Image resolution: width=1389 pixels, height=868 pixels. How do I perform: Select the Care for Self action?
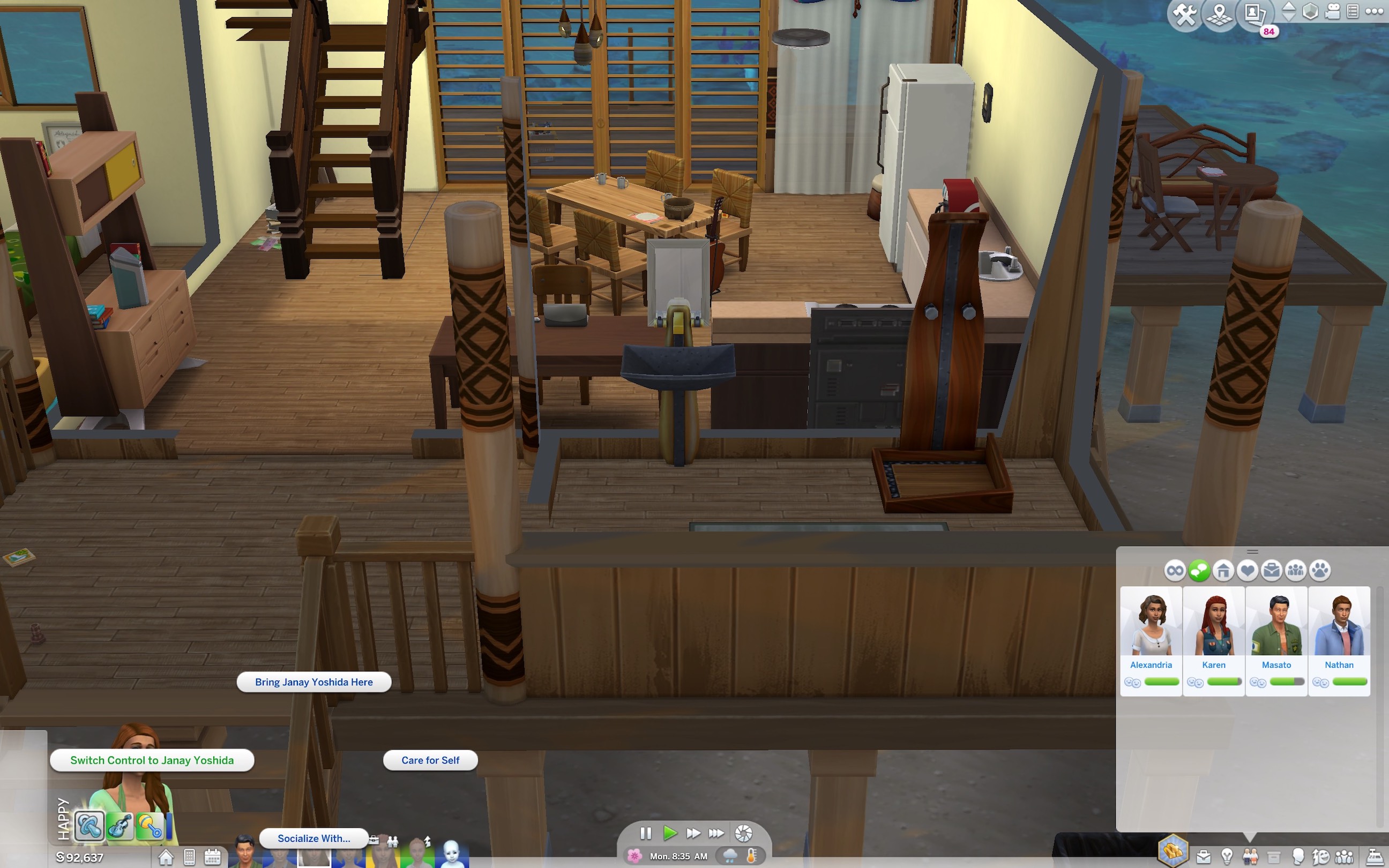coord(430,760)
